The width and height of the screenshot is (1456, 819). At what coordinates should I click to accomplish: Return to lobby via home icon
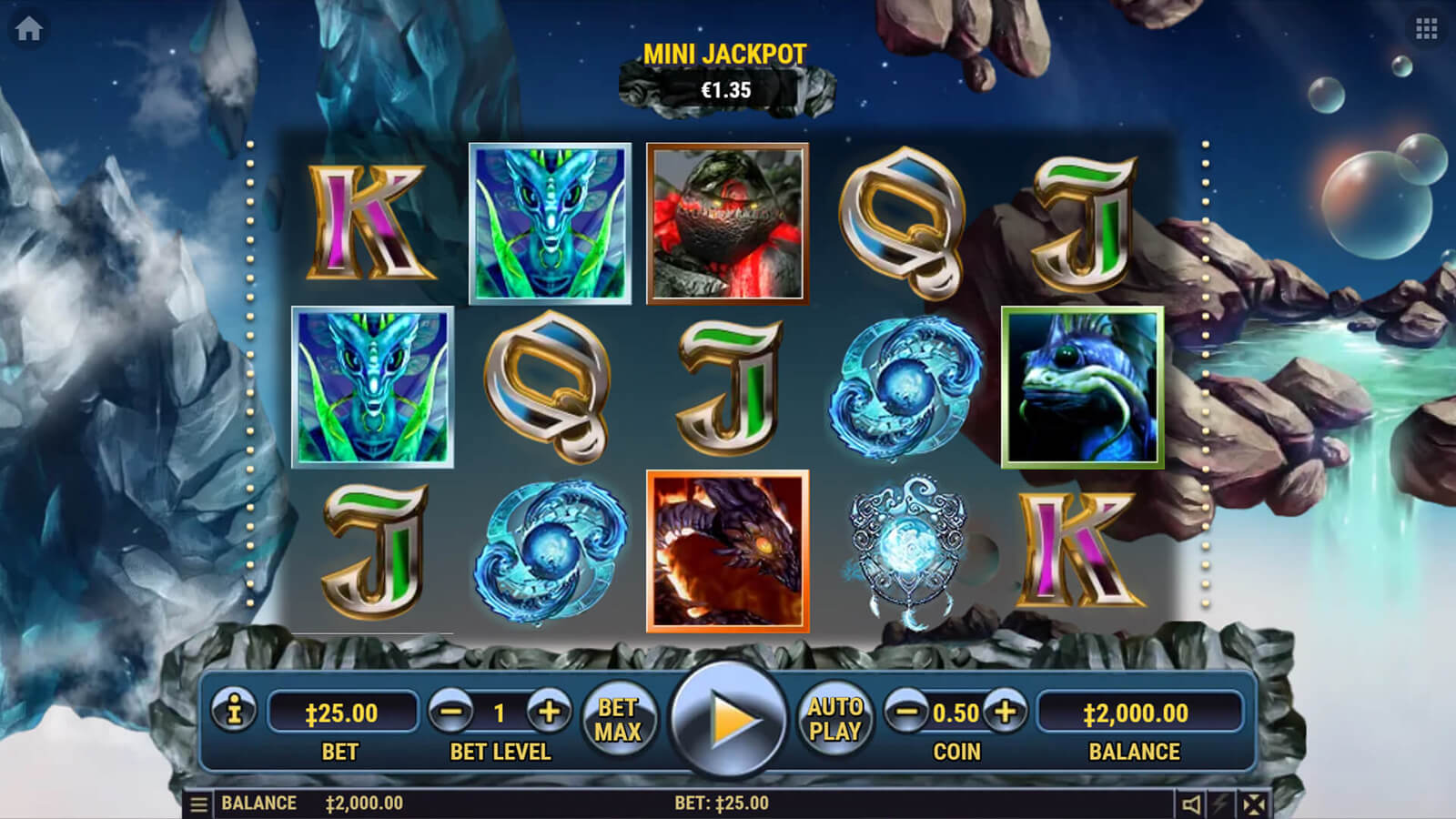[x=28, y=29]
